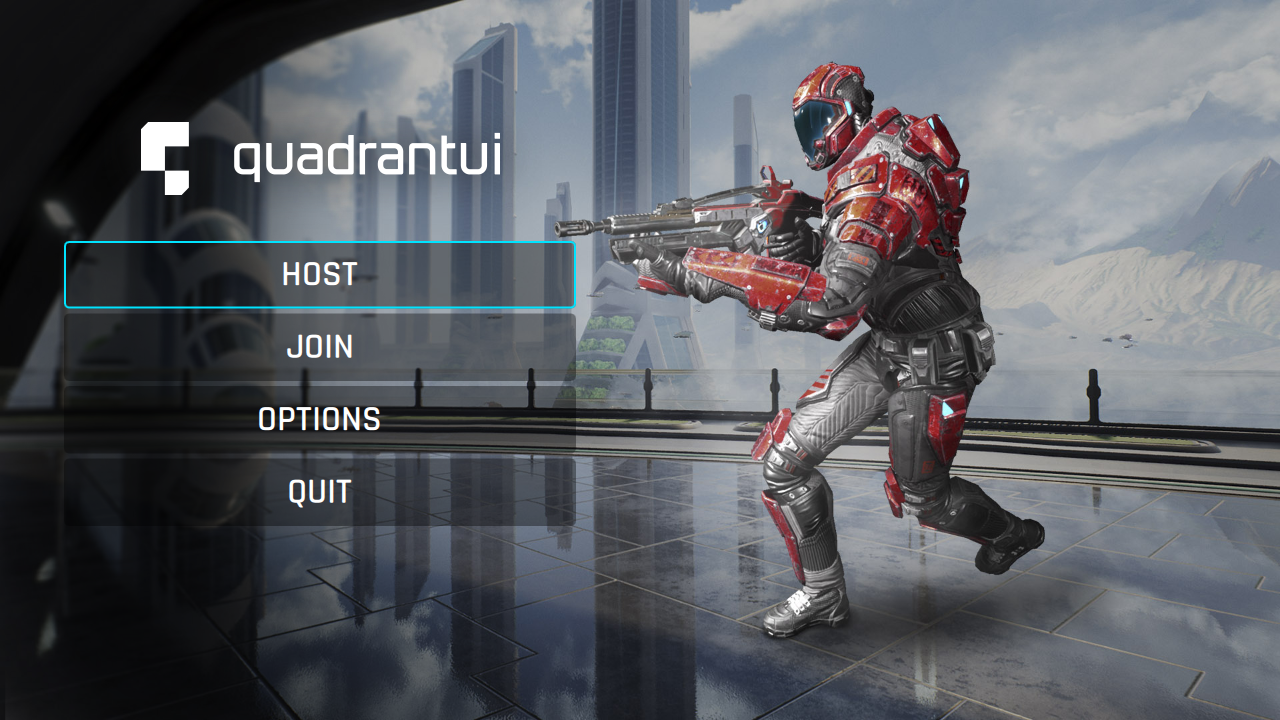Click QUIT to exit the game

coord(320,491)
